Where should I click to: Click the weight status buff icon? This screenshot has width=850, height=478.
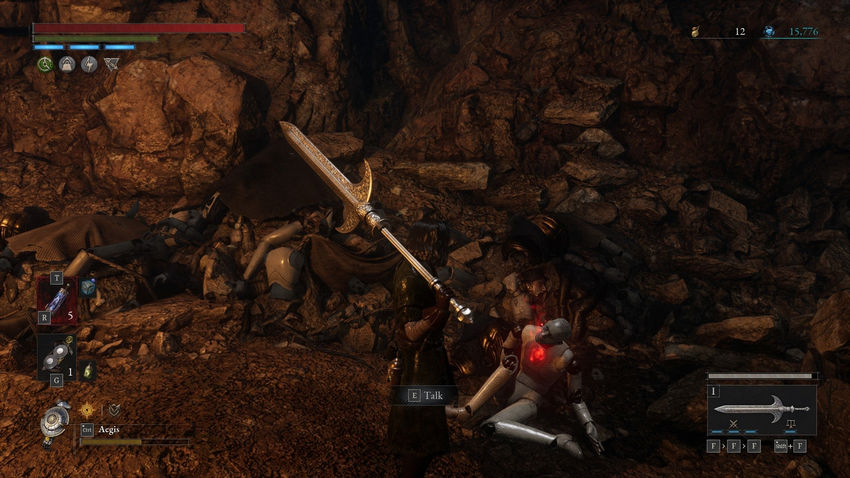pos(67,64)
